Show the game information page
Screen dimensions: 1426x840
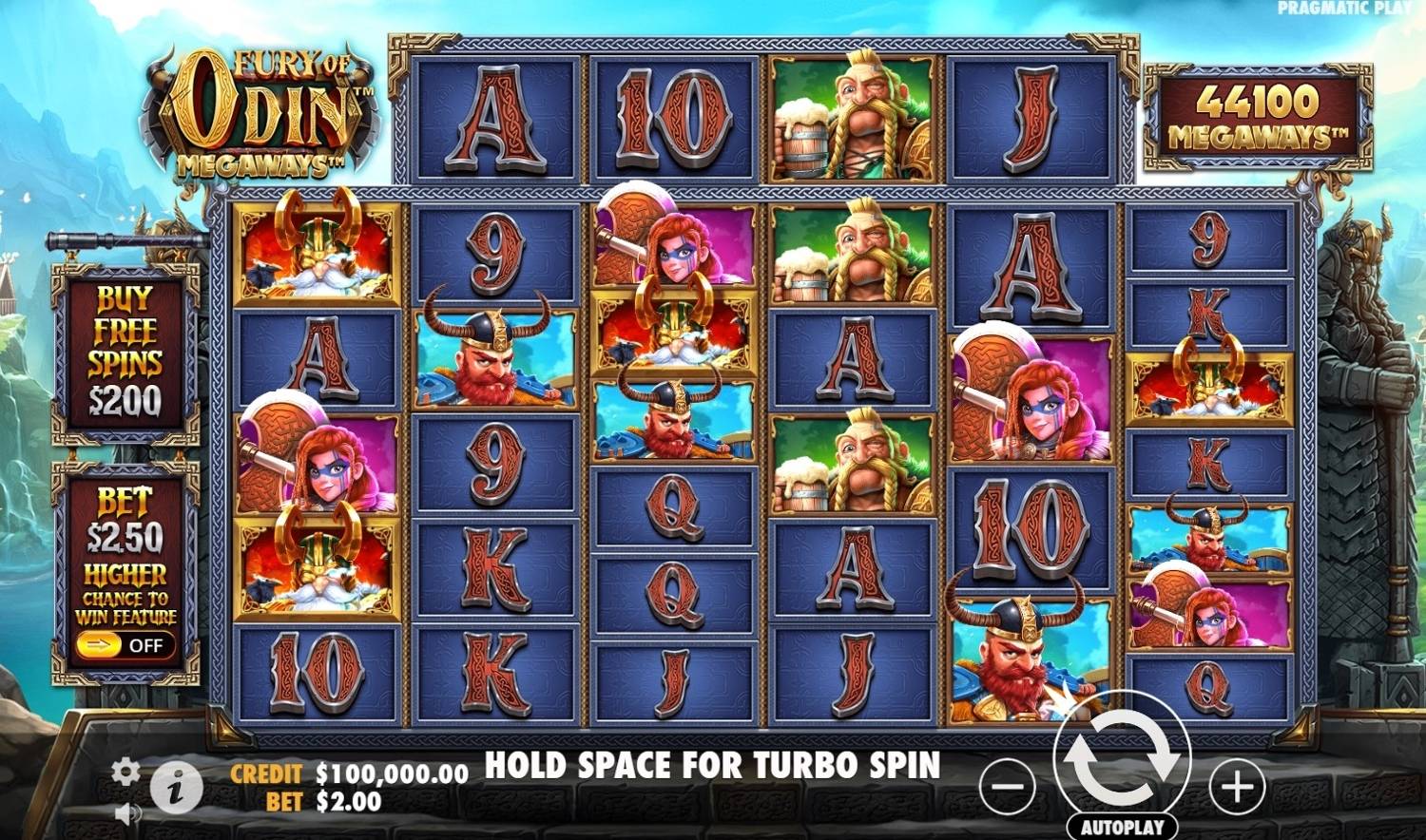click(x=177, y=787)
